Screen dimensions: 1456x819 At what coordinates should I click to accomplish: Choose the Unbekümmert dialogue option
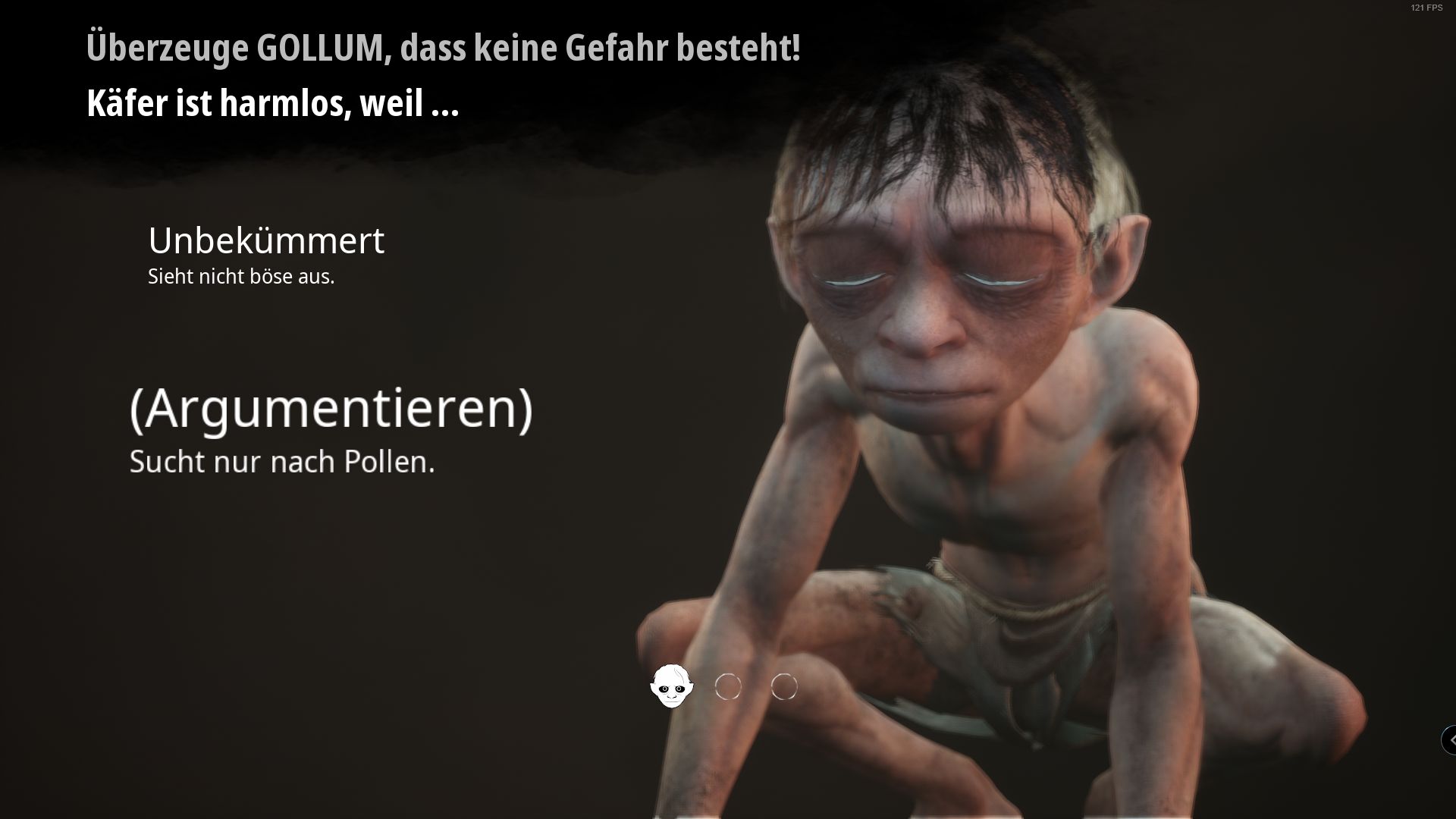267,243
